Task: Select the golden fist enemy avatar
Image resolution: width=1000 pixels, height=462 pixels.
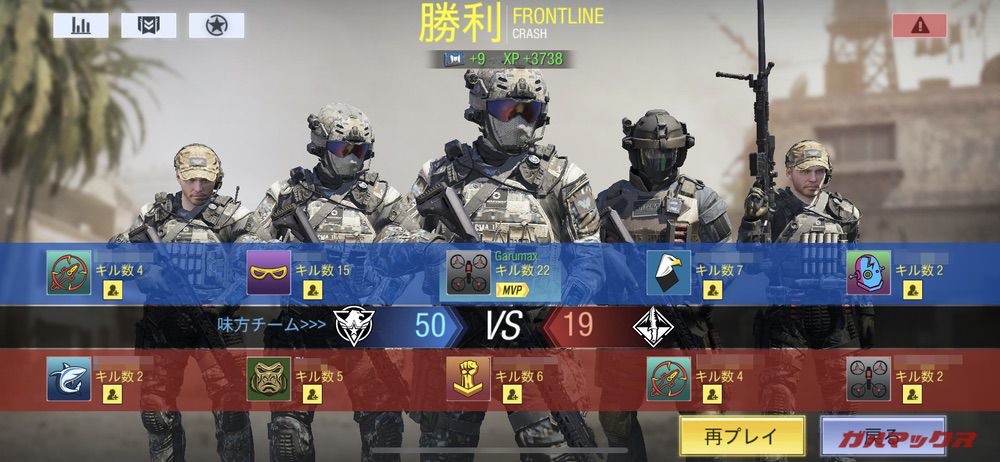Action: [x=468, y=379]
